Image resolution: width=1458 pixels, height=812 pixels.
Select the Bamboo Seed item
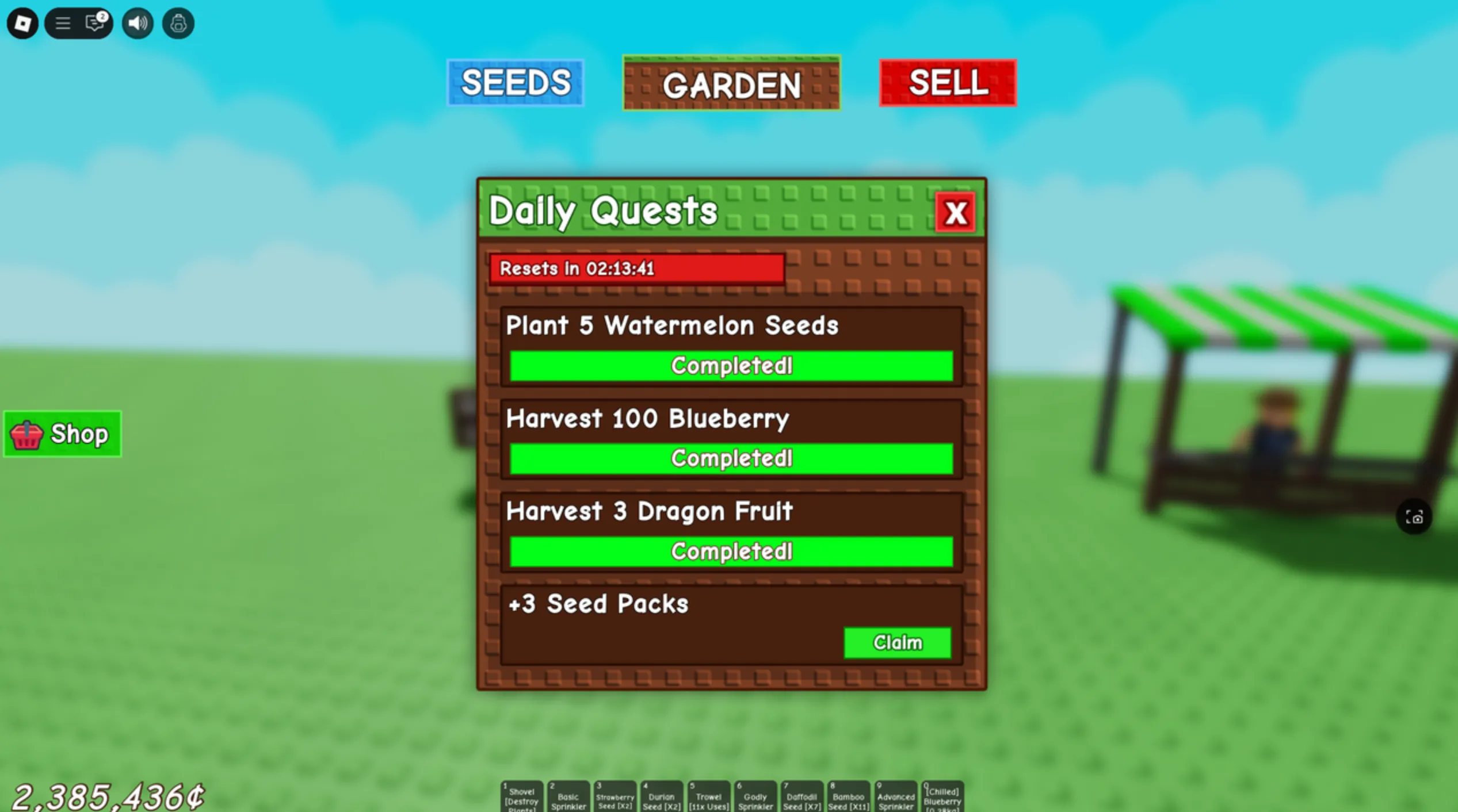(849, 796)
